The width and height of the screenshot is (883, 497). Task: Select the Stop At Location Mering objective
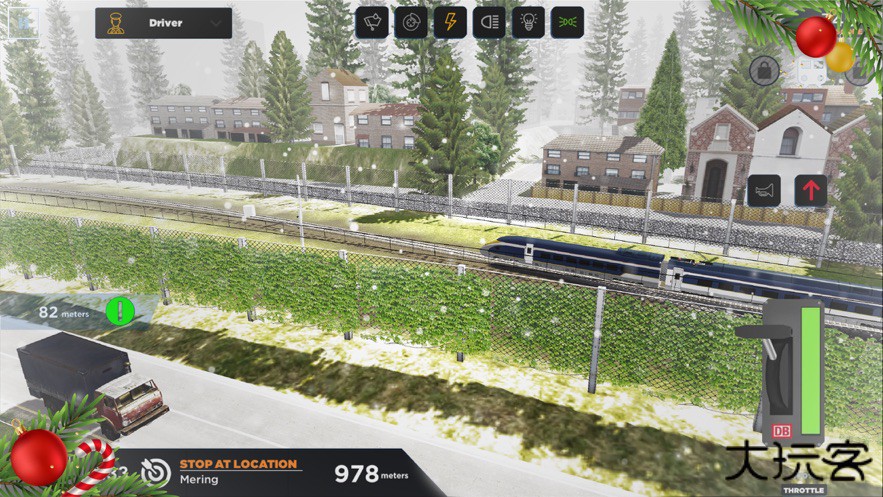pos(239,470)
